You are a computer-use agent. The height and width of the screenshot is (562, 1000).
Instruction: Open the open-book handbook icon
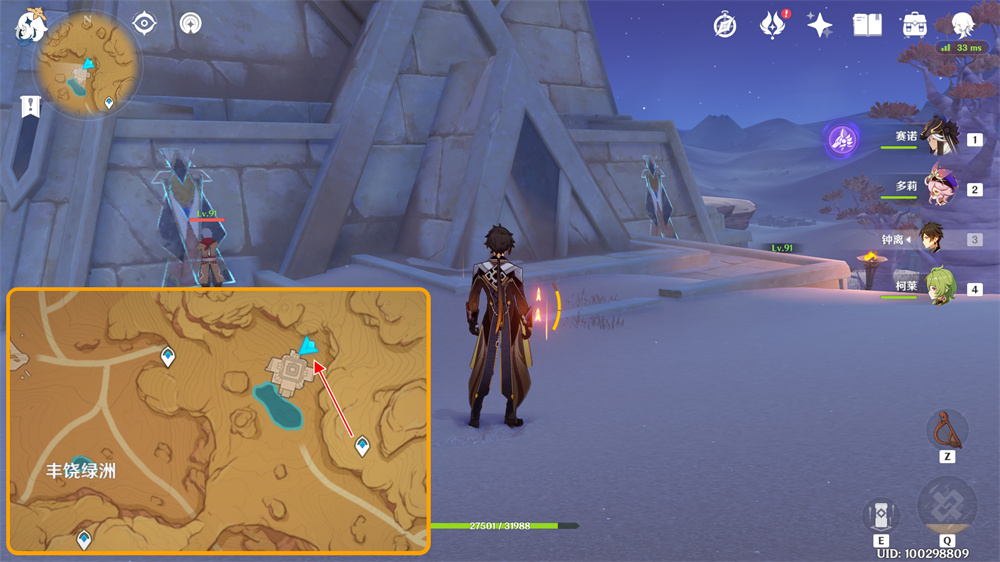(867, 25)
